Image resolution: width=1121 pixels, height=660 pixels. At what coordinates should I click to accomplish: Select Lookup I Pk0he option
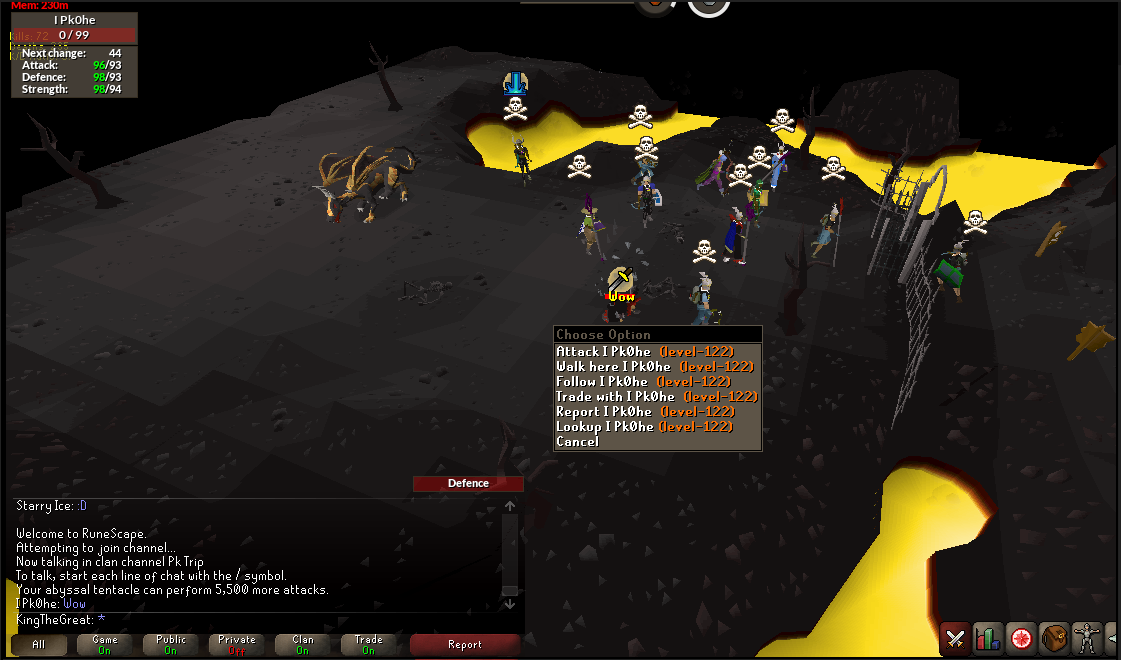pos(647,426)
